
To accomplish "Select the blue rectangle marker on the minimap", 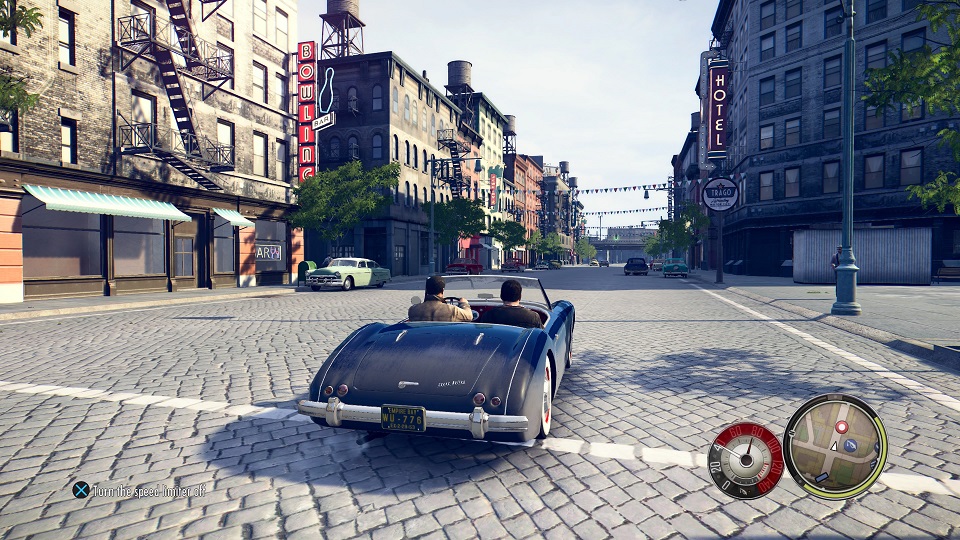I will pyautogui.click(x=822, y=477).
